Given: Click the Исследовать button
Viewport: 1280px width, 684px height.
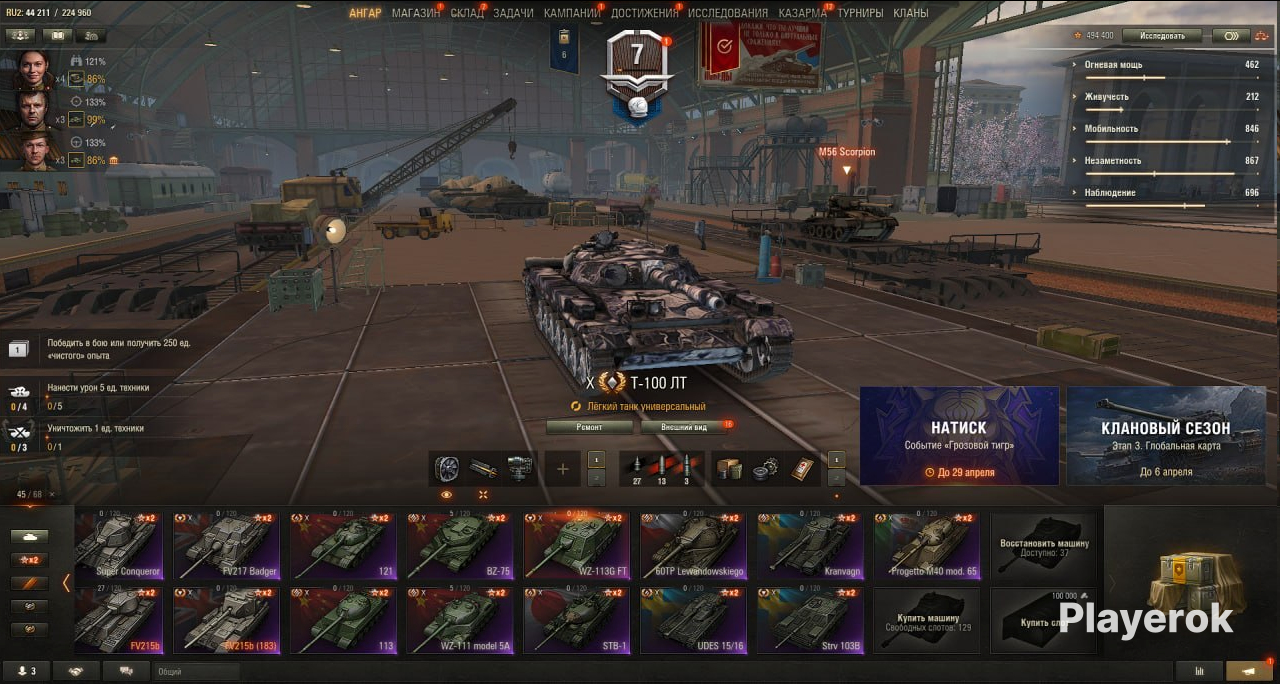Looking at the screenshot, I should (x=1161, y=36).
